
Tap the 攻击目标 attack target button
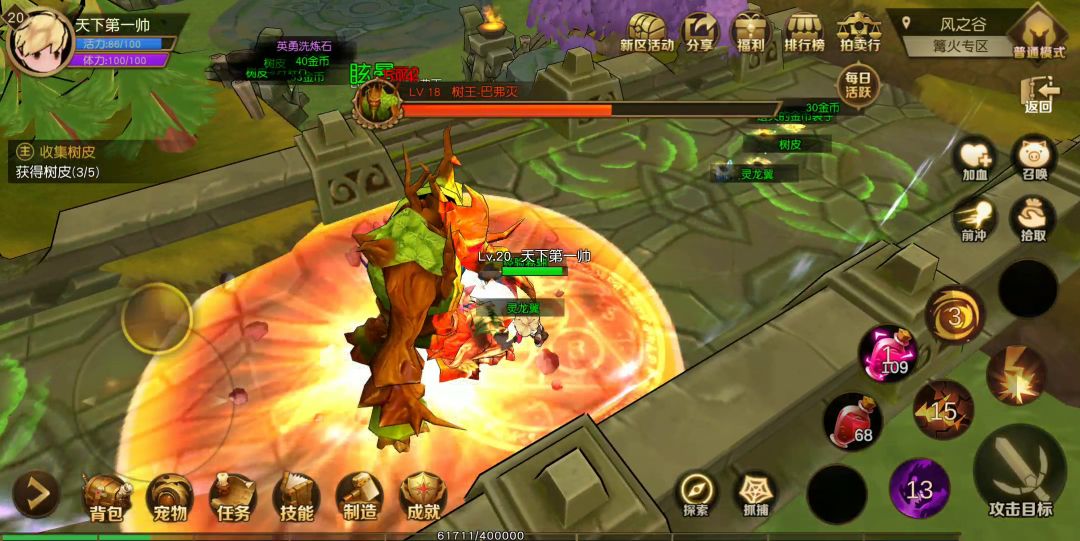[x=1020, y=473]
